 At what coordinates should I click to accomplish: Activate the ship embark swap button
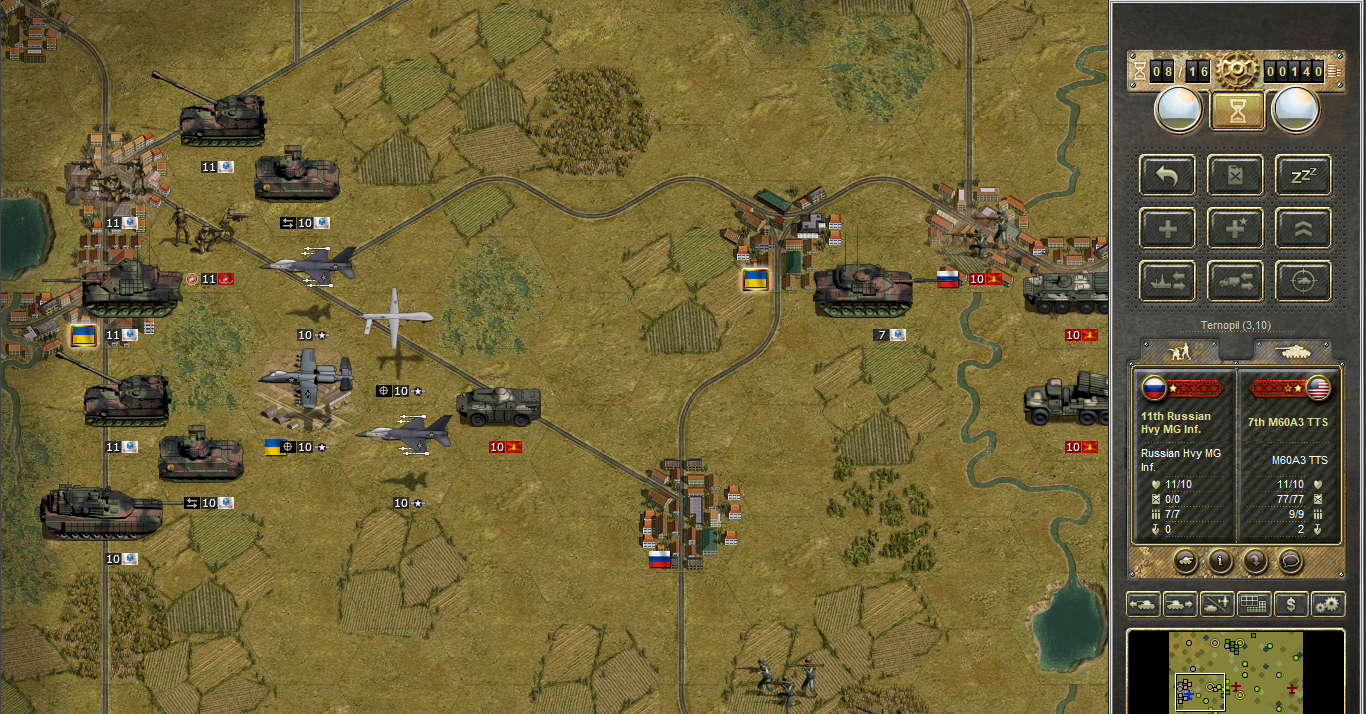pyautogui.click(x=1167, y=281)
